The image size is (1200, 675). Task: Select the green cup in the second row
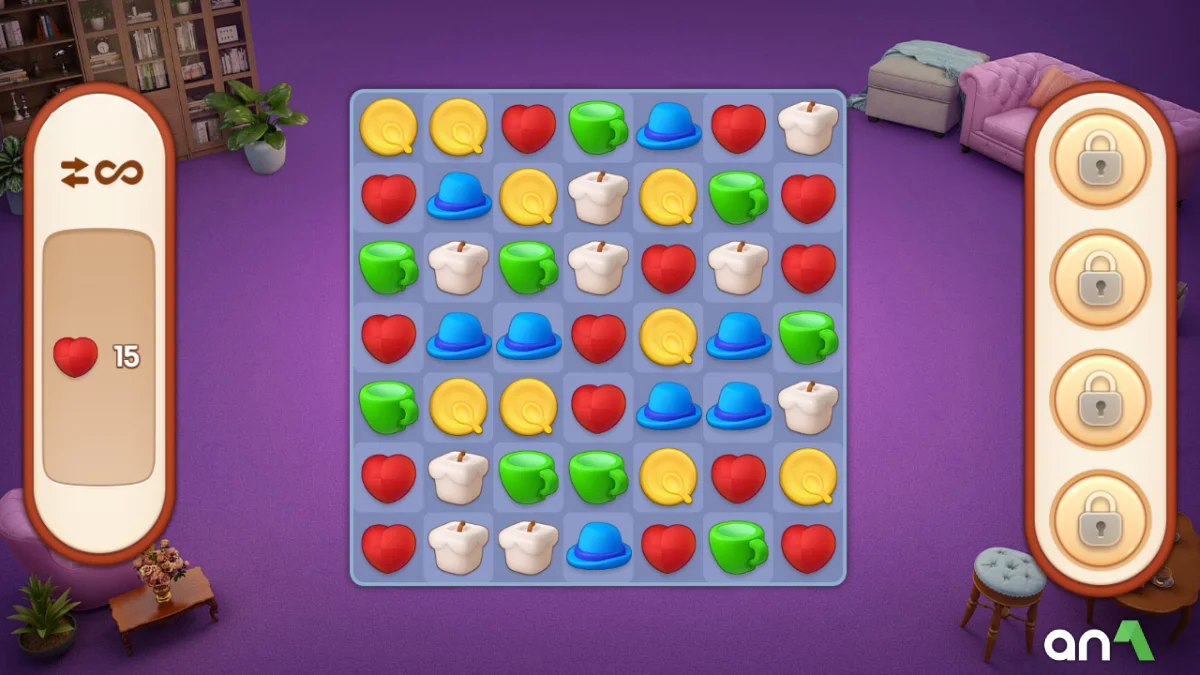[x=738, y=197]
